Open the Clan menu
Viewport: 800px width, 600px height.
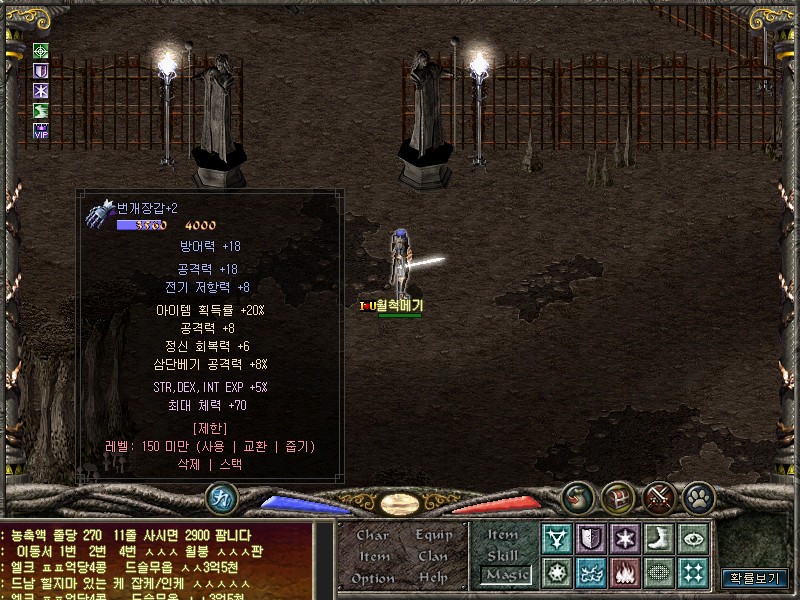click(433, 556)
